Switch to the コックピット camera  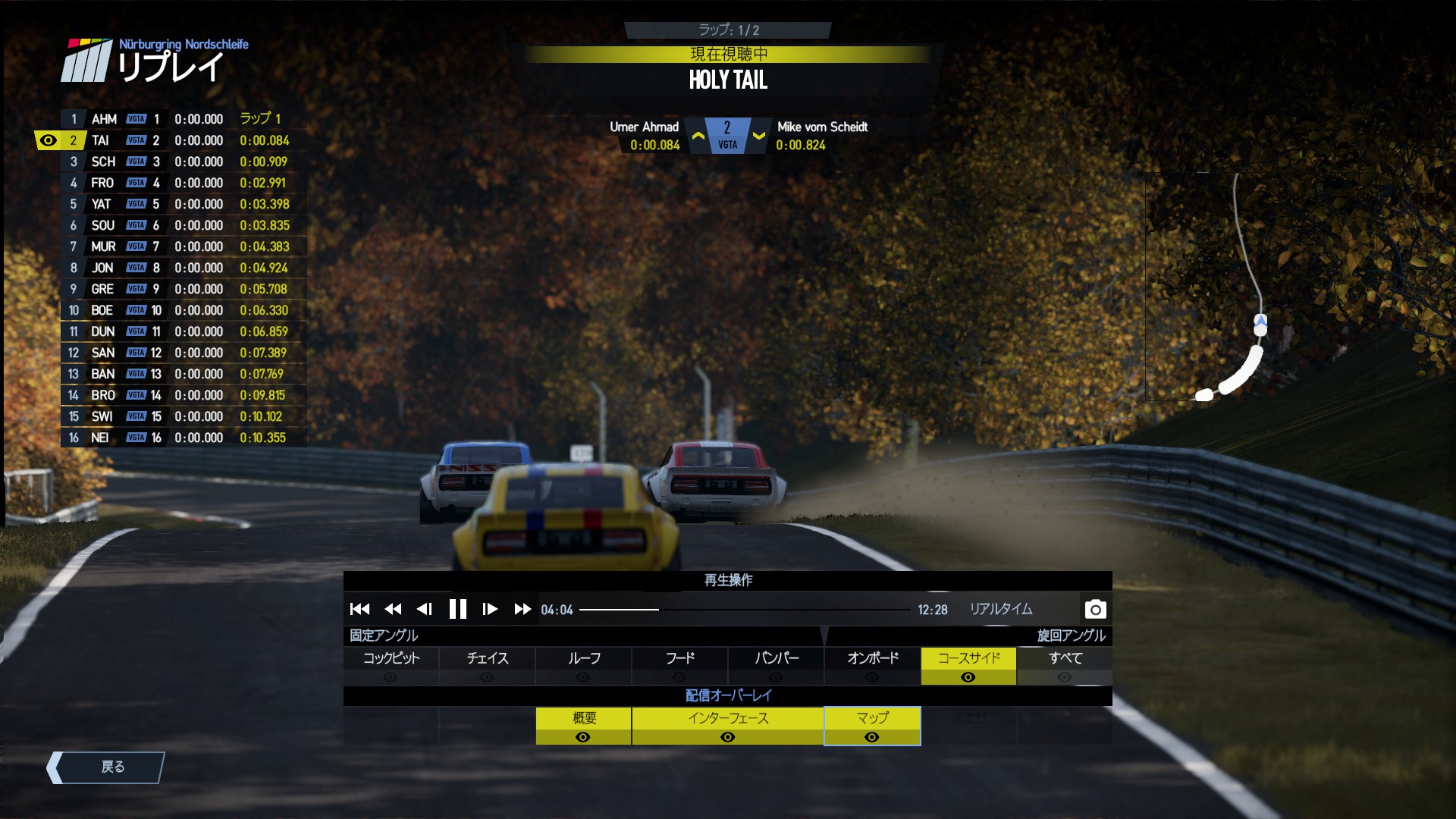[x=391, y=665]
